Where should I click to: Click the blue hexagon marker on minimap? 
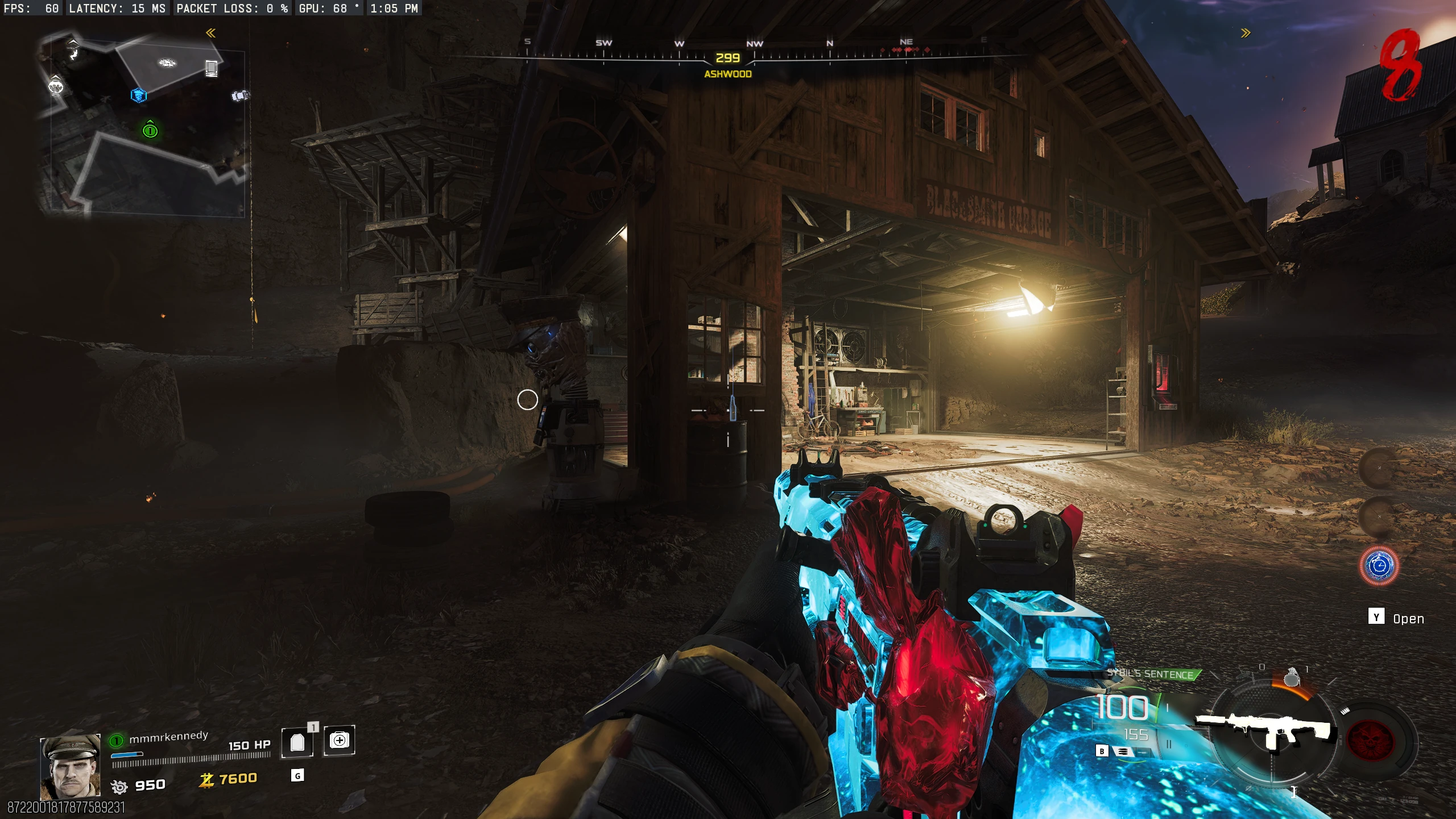(x=139, y=95)
